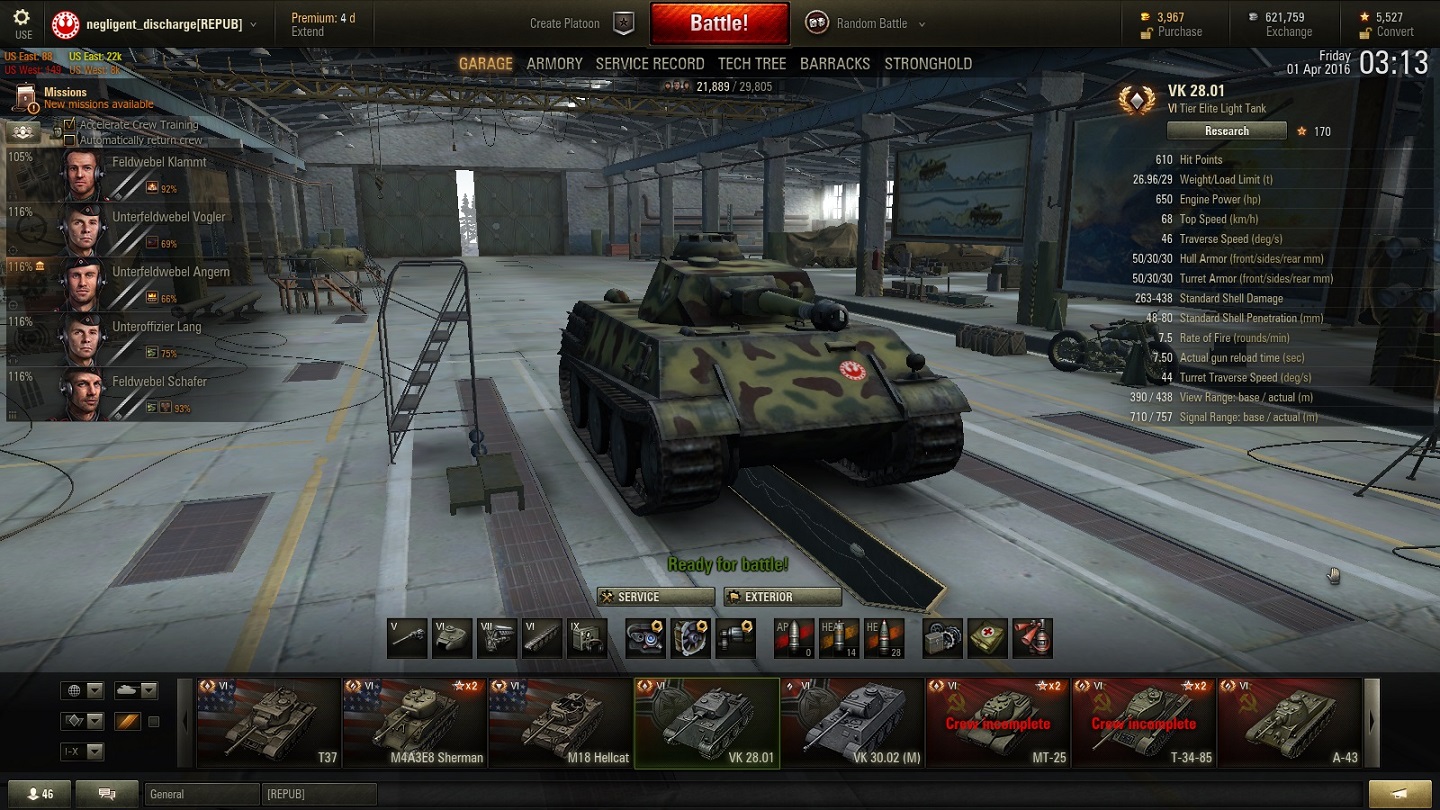Pick the A-43 tank in the carousel
The height and width of the screenshot is (810, 1440).
(1289, 724)
